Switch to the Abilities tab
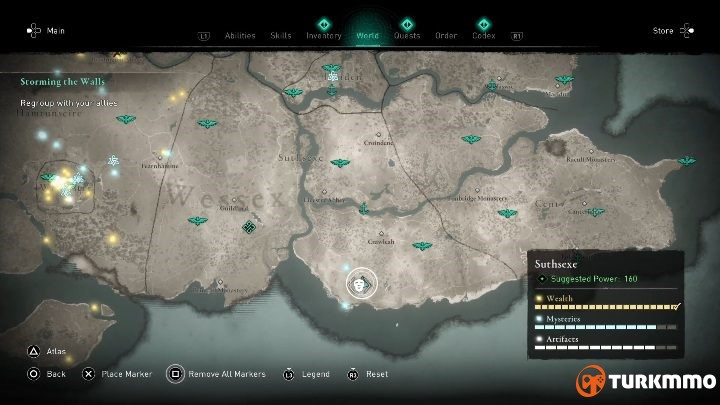Viewport: 720px width, 405px height. (x=240, y=35)
